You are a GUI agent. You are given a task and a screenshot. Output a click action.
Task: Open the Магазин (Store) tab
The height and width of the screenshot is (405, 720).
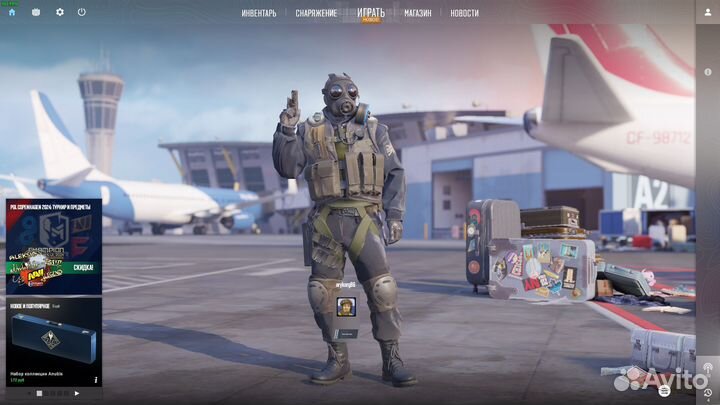pos(418,13)
